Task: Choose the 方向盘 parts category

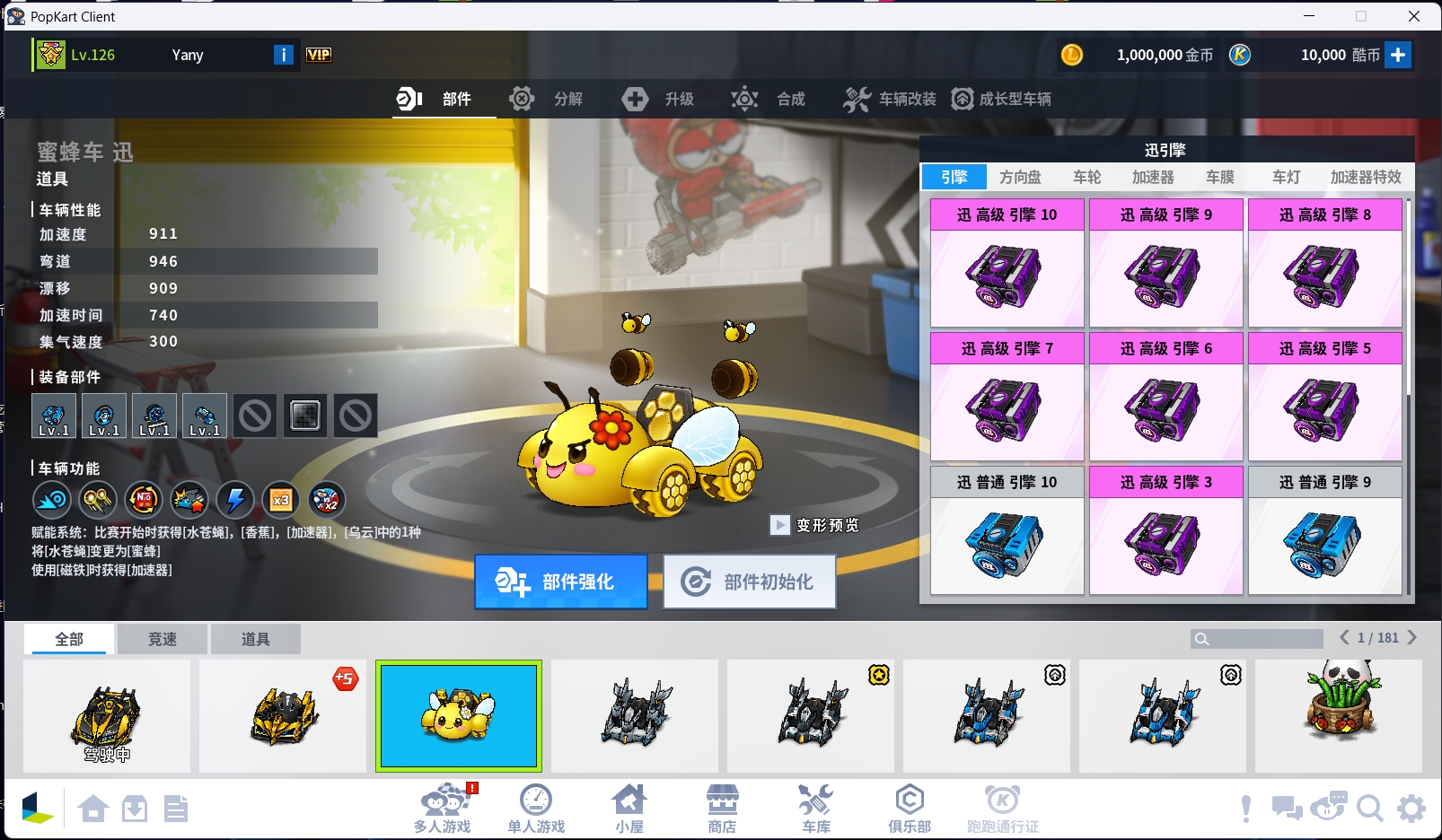Action: [x=1020, y=177]
